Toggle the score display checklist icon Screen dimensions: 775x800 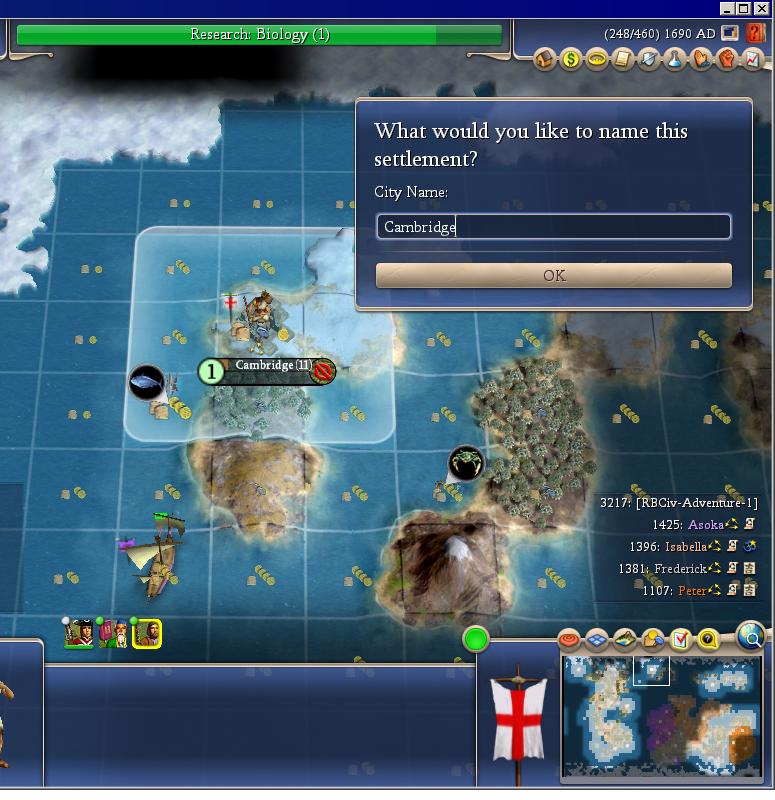pos(681,639)
